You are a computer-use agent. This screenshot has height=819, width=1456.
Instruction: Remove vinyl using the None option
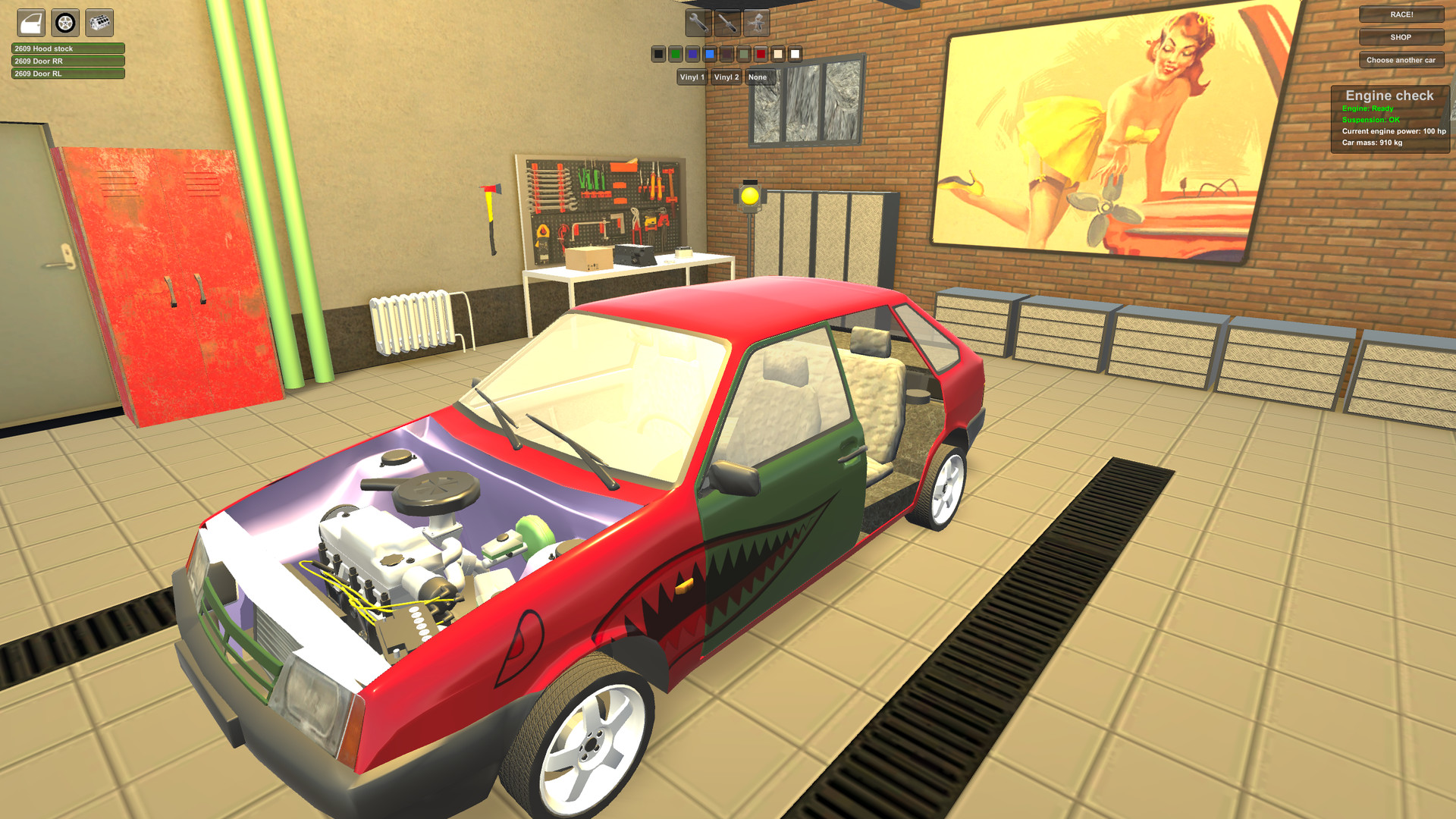758,77
